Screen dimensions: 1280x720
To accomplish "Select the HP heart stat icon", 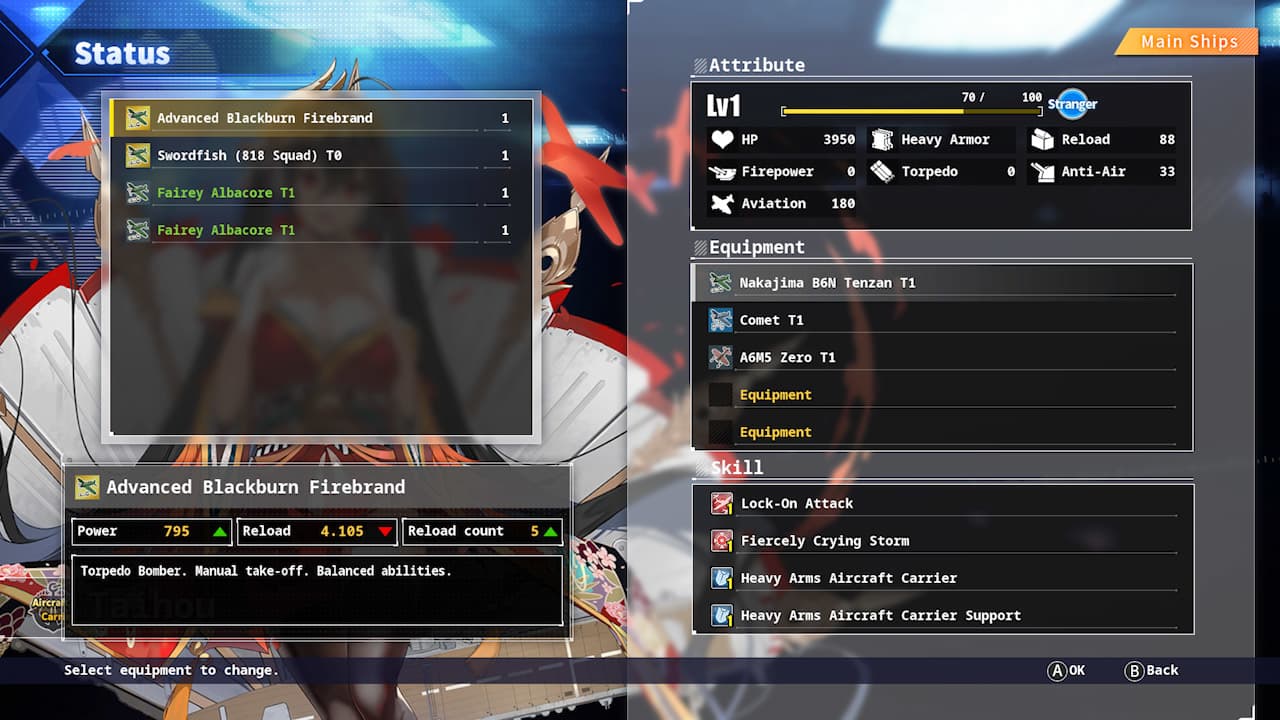I will pyautogui.click(x=722, y=139).
